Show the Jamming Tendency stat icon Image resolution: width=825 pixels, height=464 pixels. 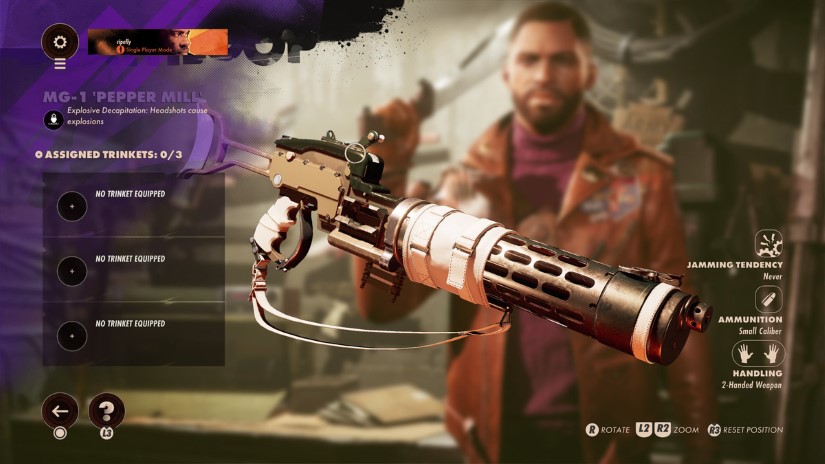[770, 244]
